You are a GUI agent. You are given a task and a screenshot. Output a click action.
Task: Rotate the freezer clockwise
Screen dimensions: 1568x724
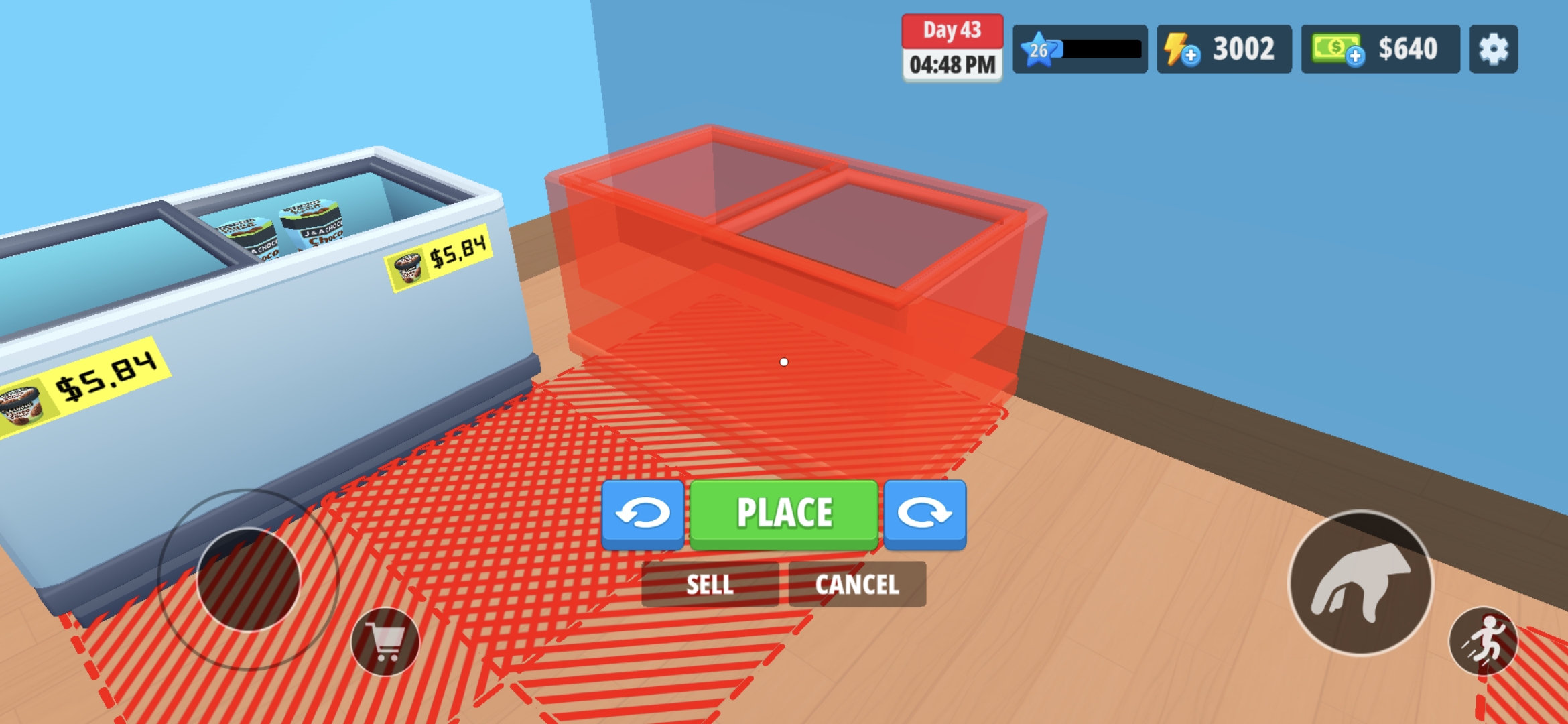point(925,513)
